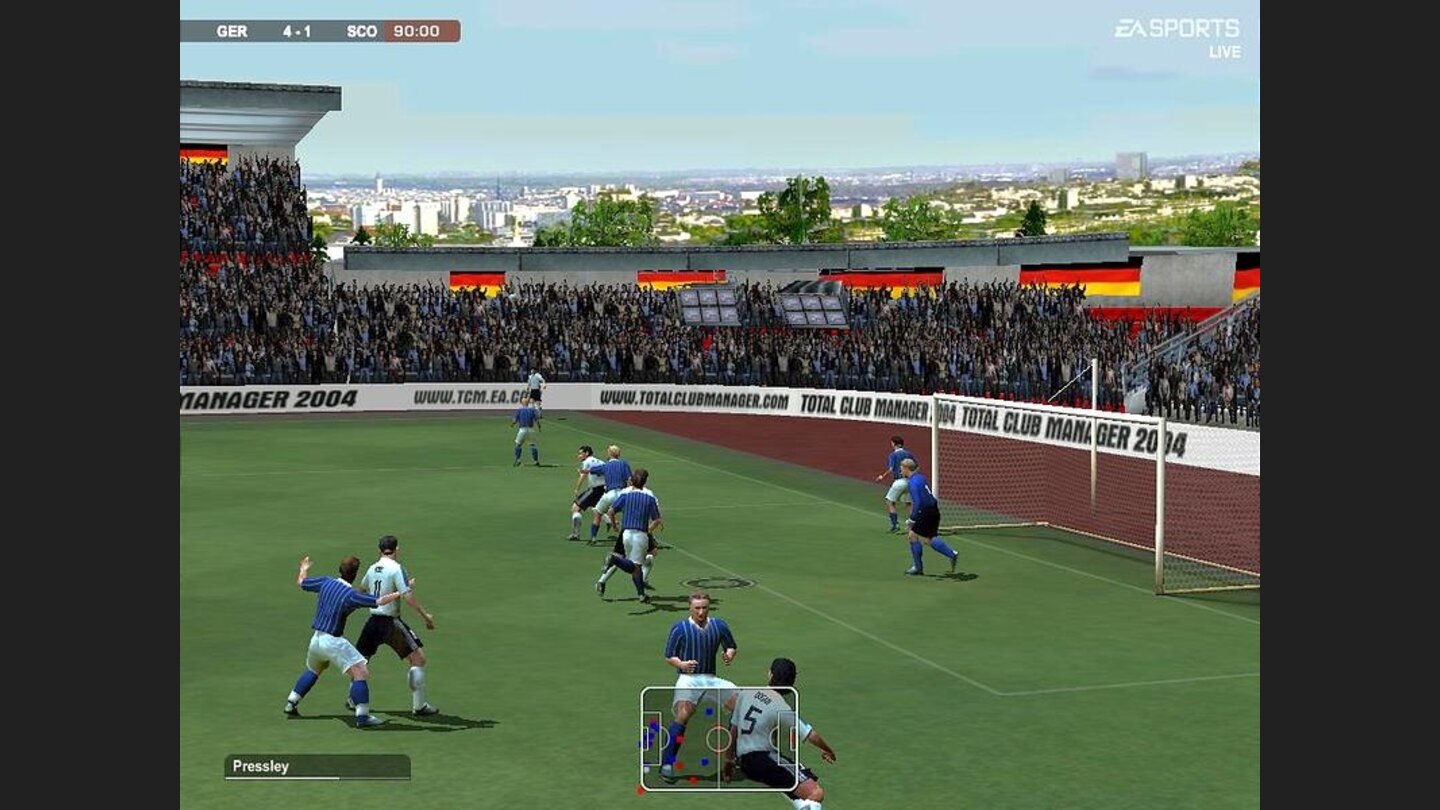
Task: Click the left penalty box on the minimap
Action: pos(654,740)
